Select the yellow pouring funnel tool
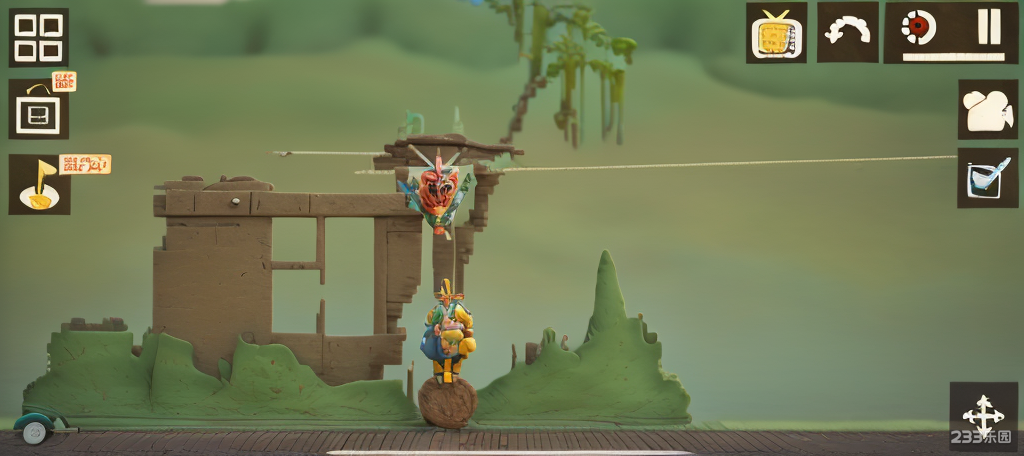 pos(39,185)
